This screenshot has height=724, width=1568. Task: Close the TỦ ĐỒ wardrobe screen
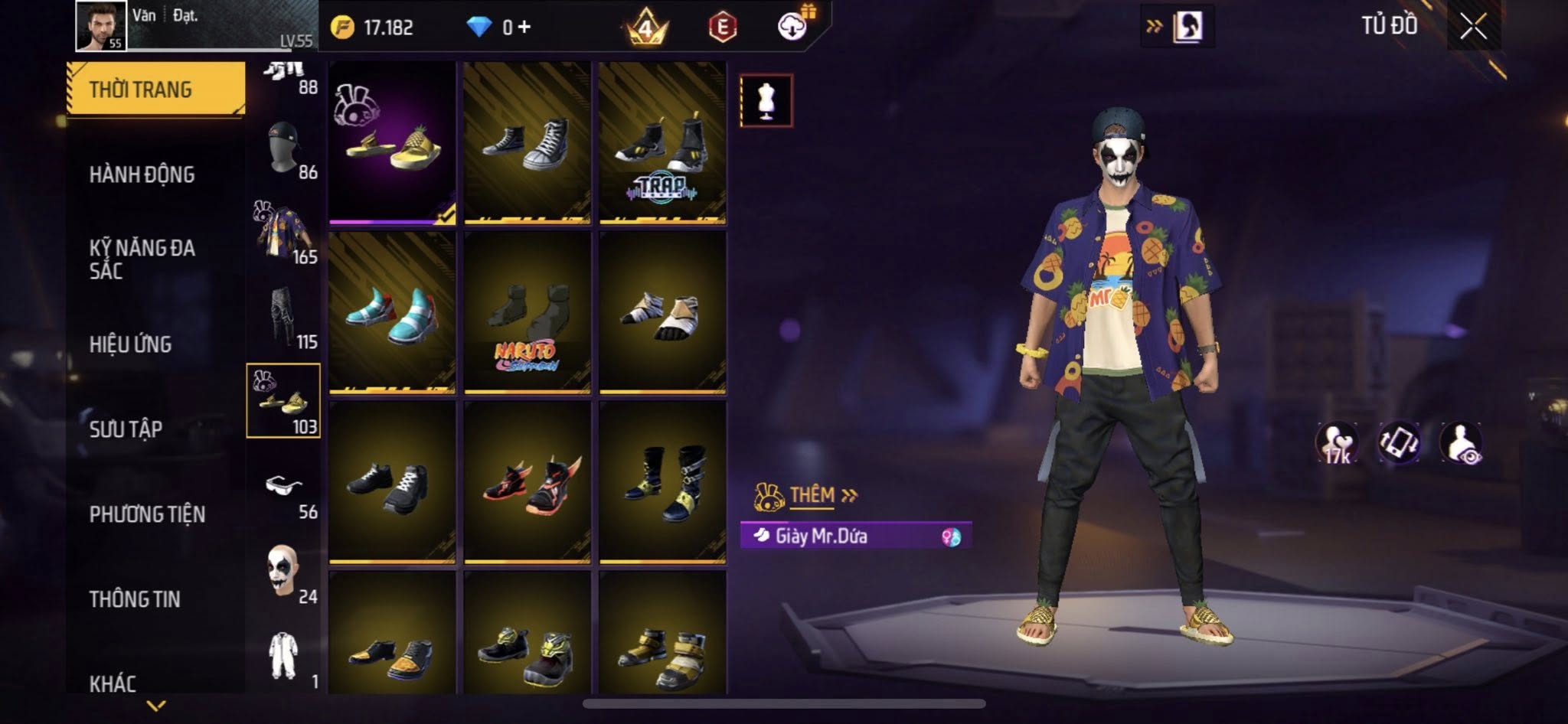[1473, 28]
